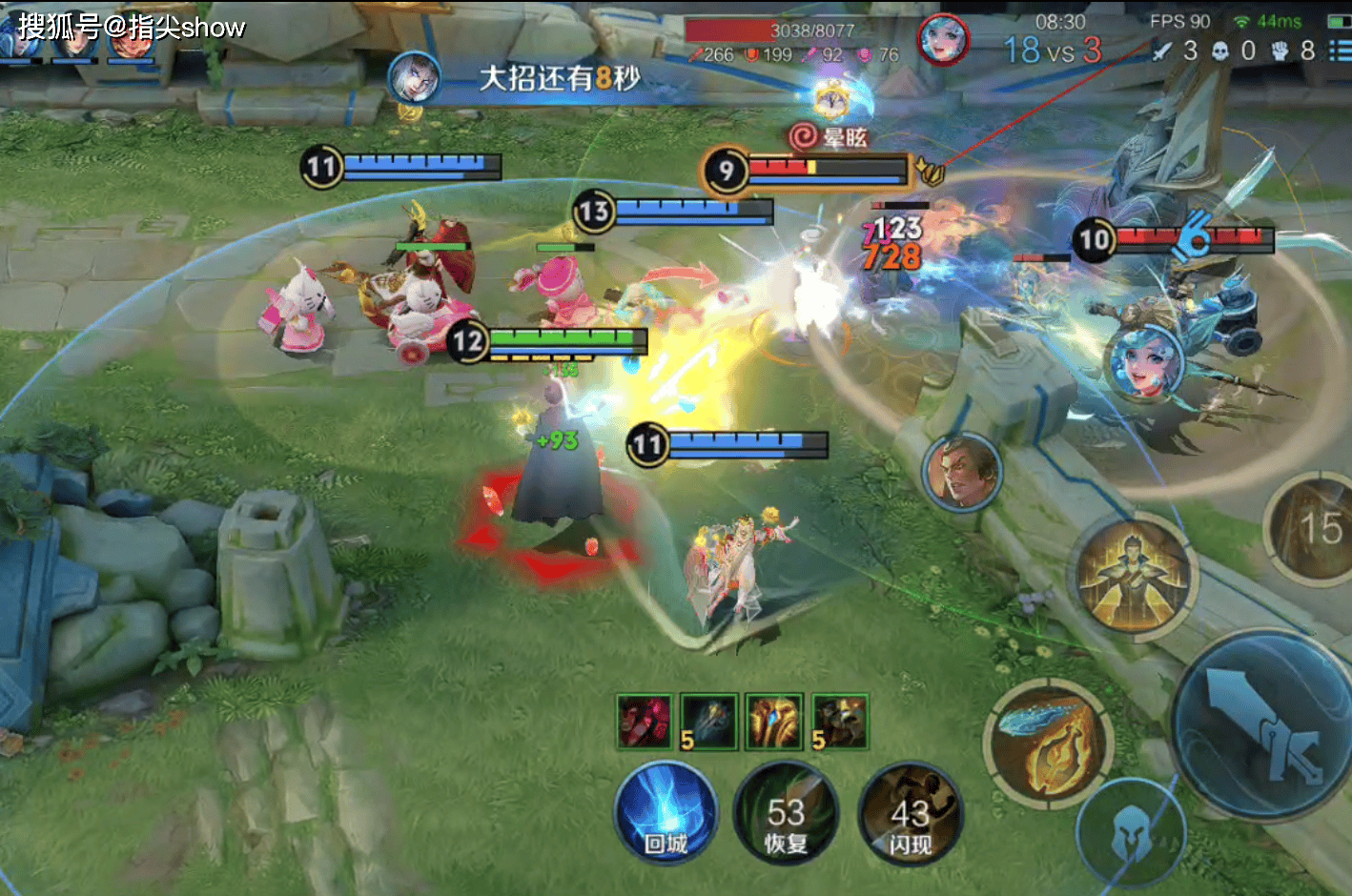The image size is (1352, 896).
Task: Tap the helmet hero-targeting button
Action: point(1130,836)
